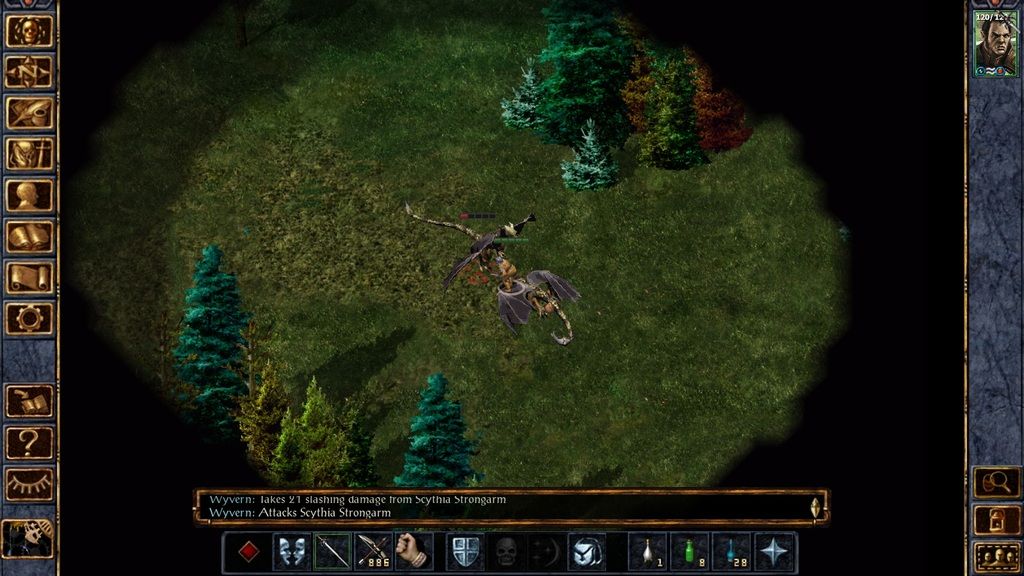This screenshot has height=576, width=1024.
Task: Use the green potion with 8 charges
Action: tap(689, 552)
